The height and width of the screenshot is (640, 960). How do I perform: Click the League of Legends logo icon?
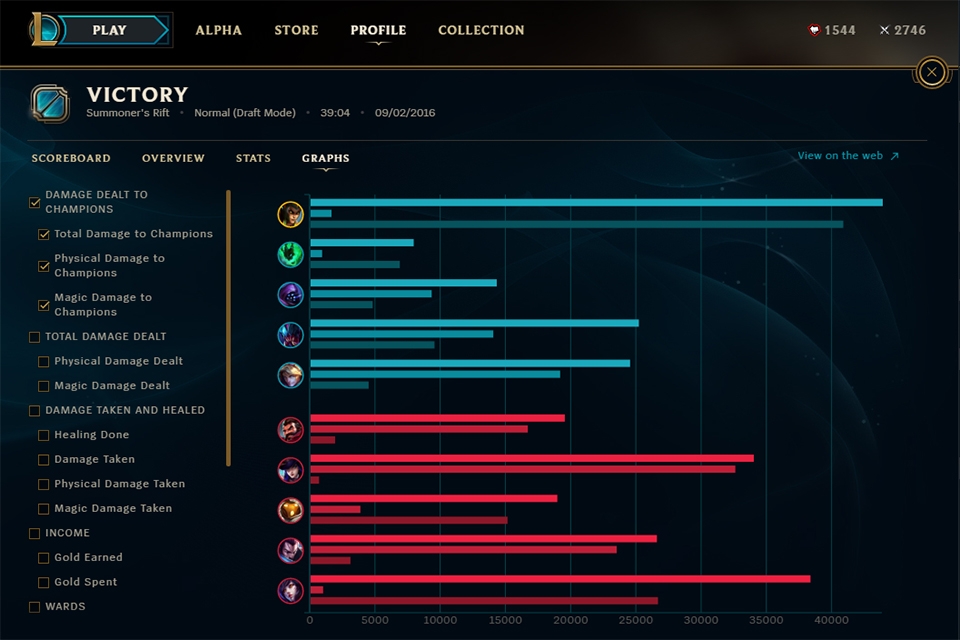pos(44,29)
